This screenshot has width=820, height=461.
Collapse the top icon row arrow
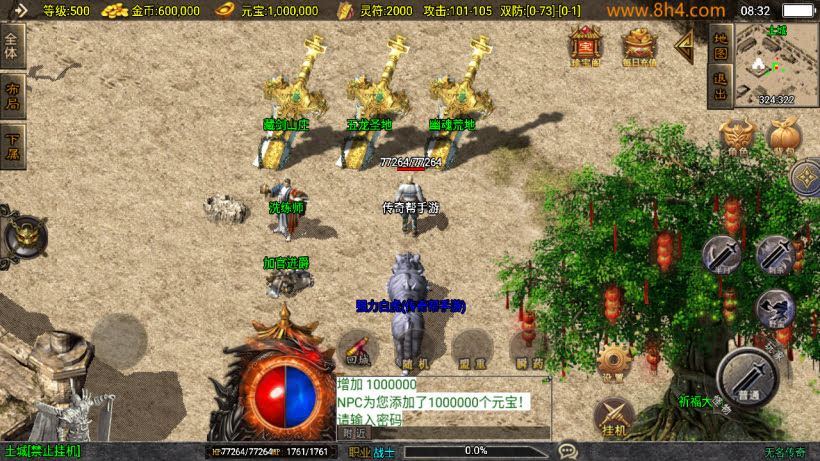click(685, 43)
